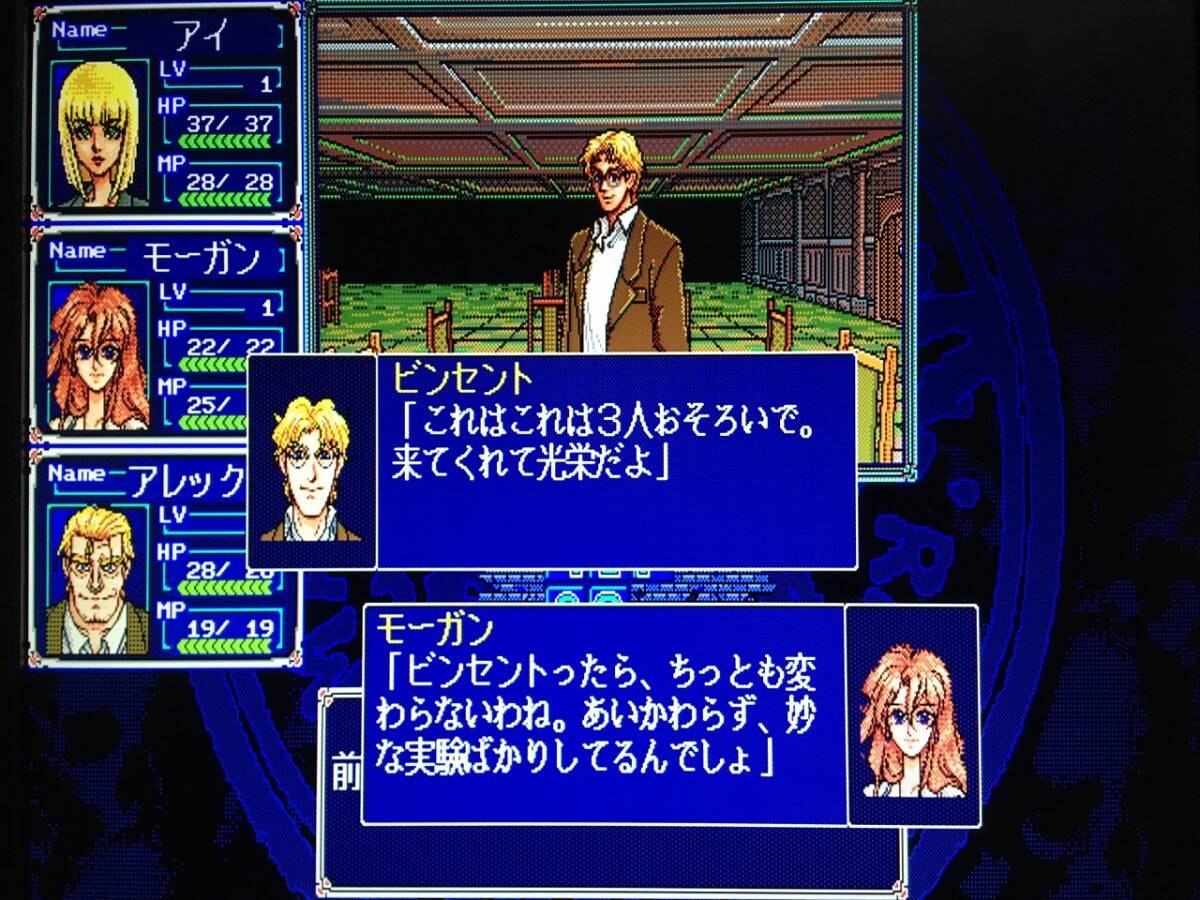Image resolution: width=1200 pixels, height=900 pixels.
Task: Select party member アイ's status panel
Action: pyautogui.click(x=165, y=112)
